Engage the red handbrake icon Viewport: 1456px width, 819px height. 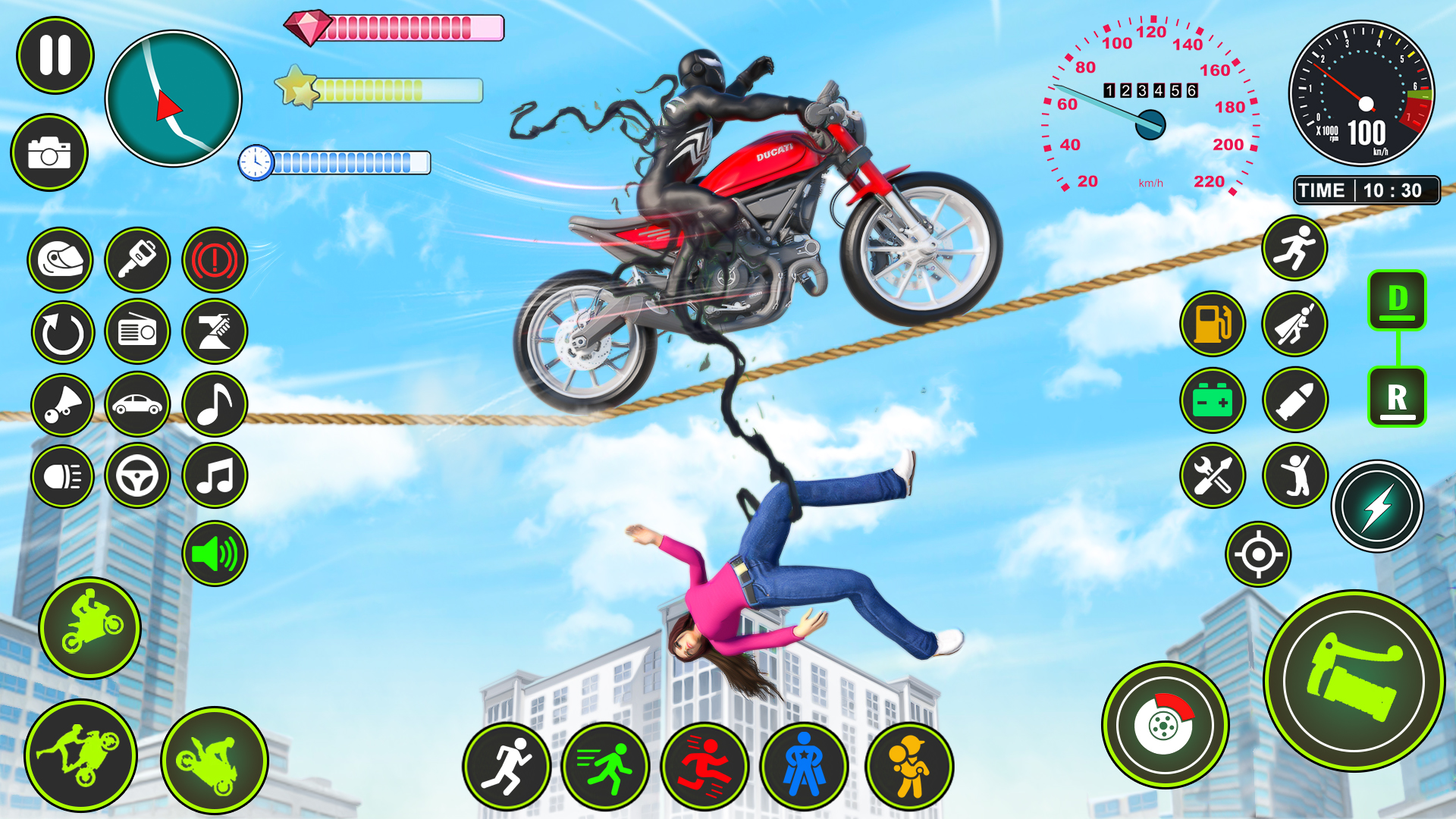213,260
